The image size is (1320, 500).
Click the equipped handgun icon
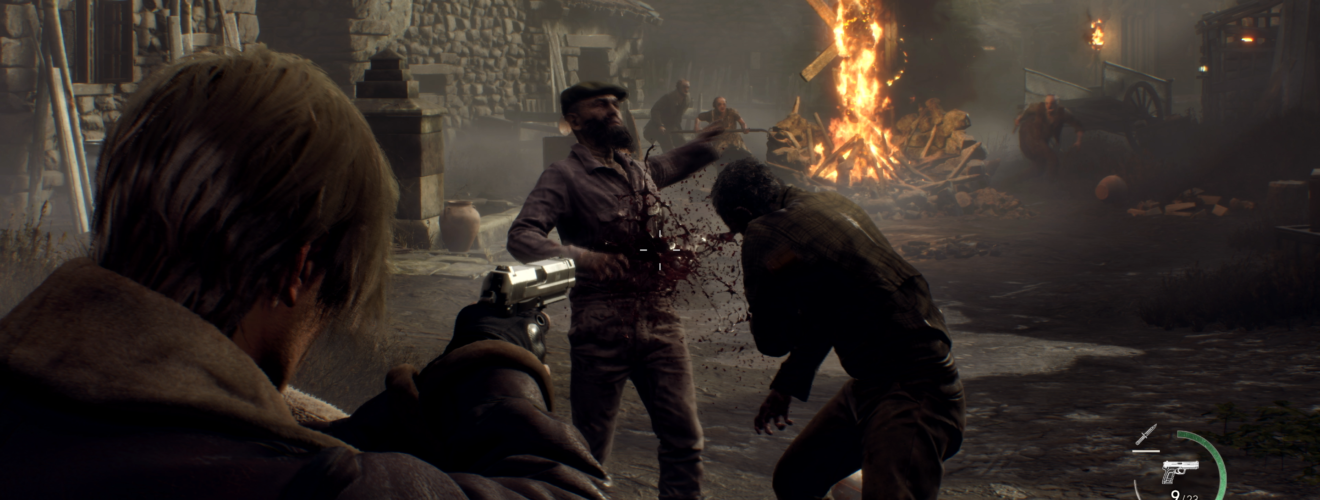point(1180,469)
